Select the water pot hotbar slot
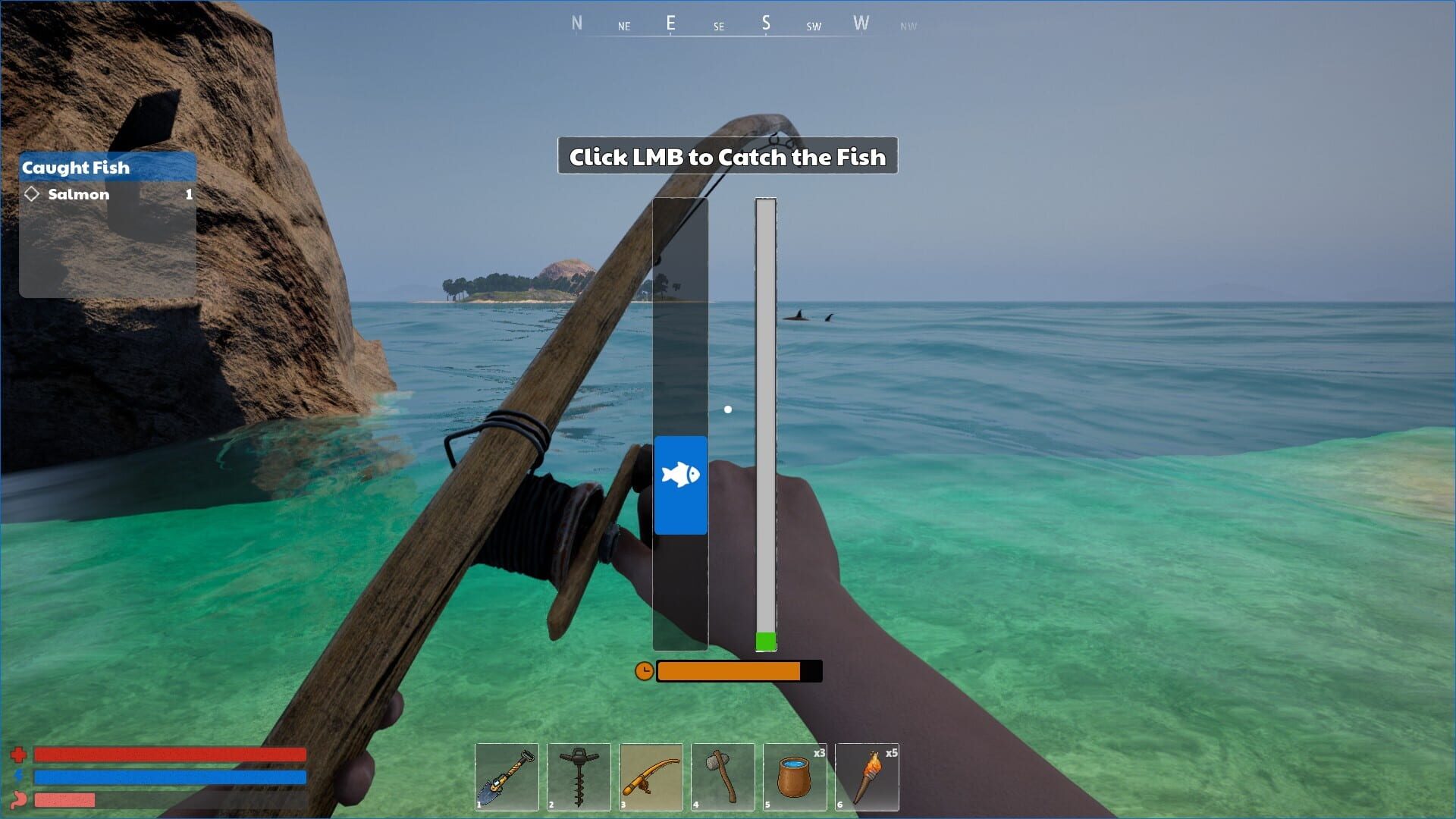 pos(795,777)
